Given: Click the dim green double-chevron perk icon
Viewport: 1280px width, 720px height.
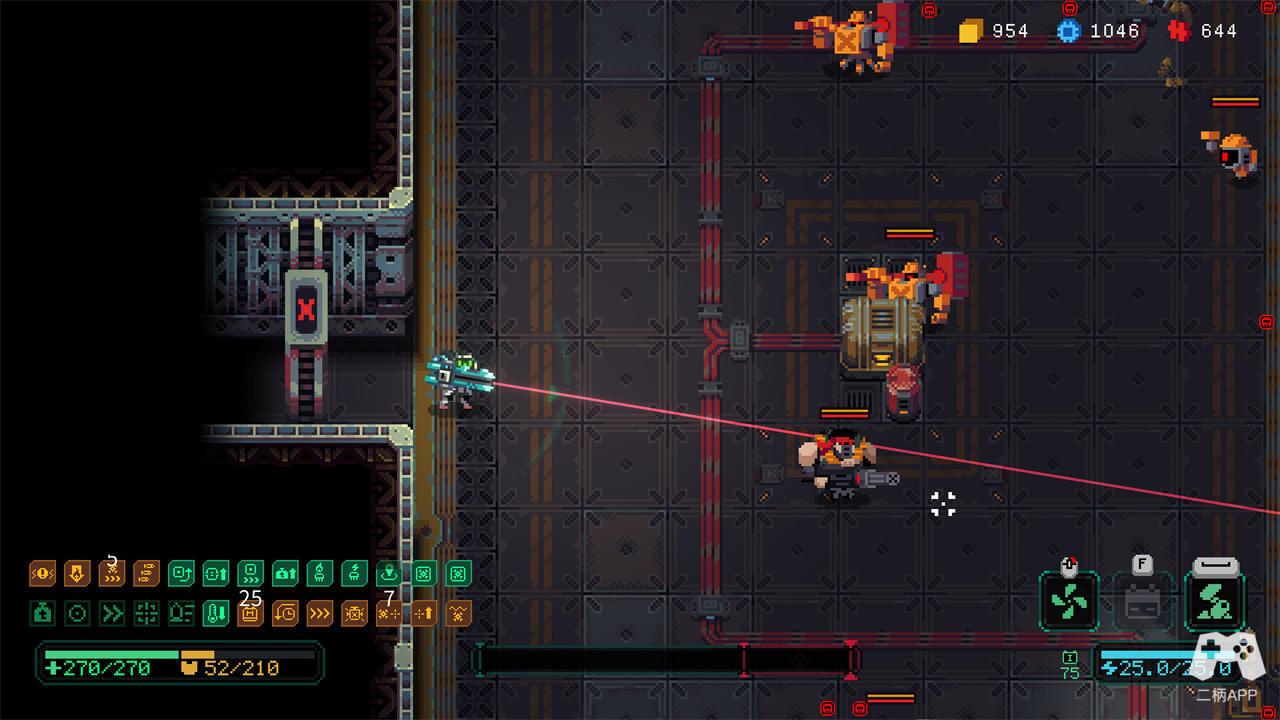Looking at the screenshot, I should (112, 613).
